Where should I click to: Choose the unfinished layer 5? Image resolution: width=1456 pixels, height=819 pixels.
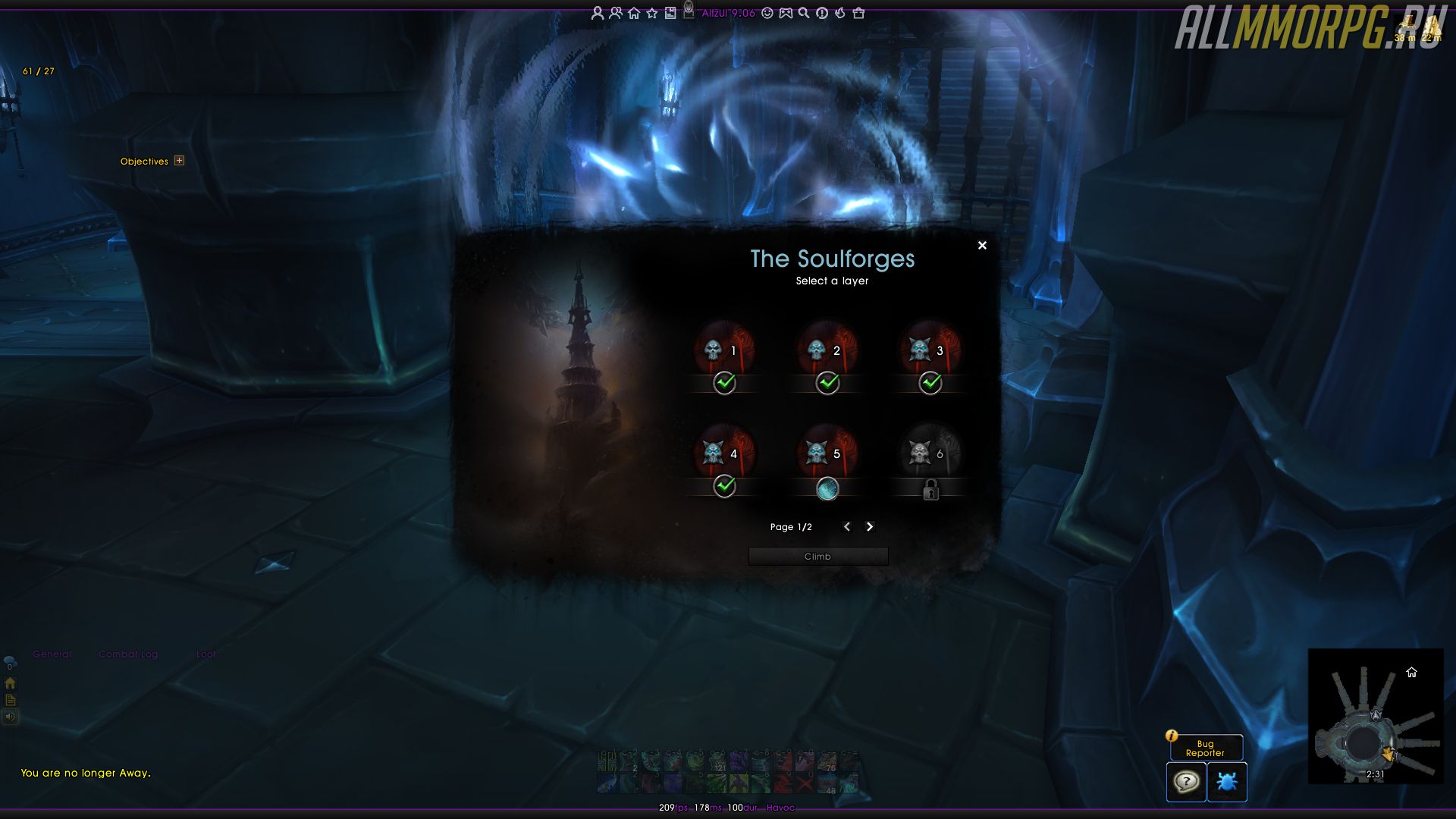[827, 453]
